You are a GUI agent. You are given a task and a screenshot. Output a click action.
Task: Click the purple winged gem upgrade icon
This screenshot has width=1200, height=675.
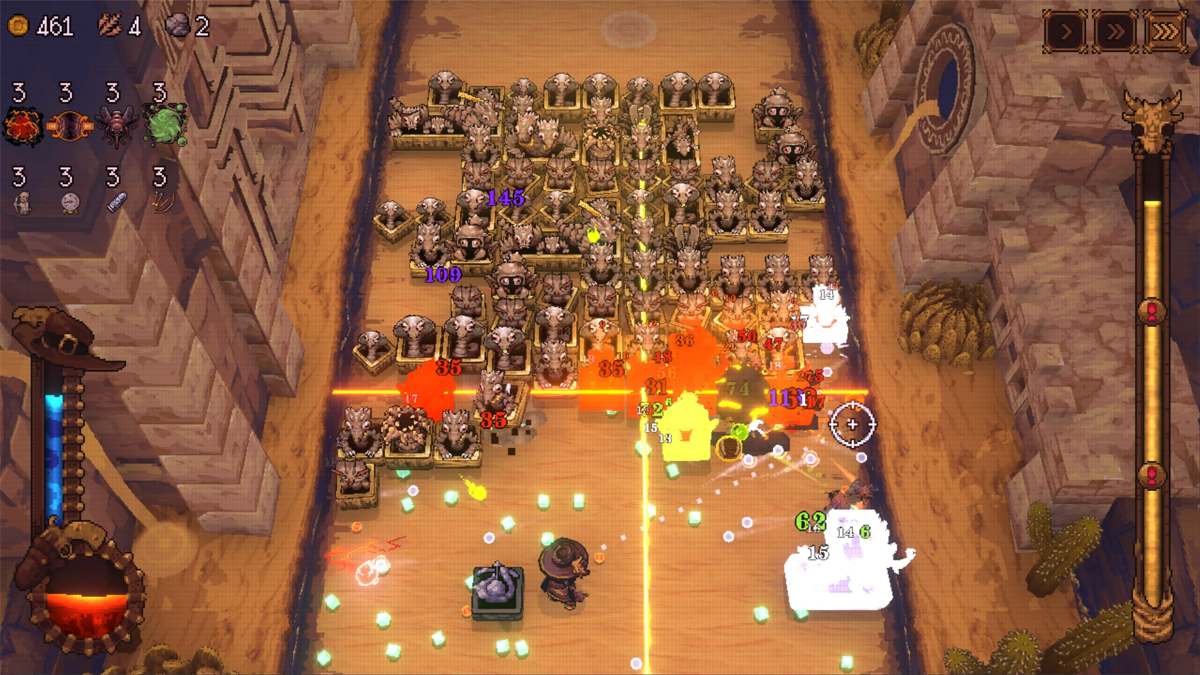[x=66, y=127]
